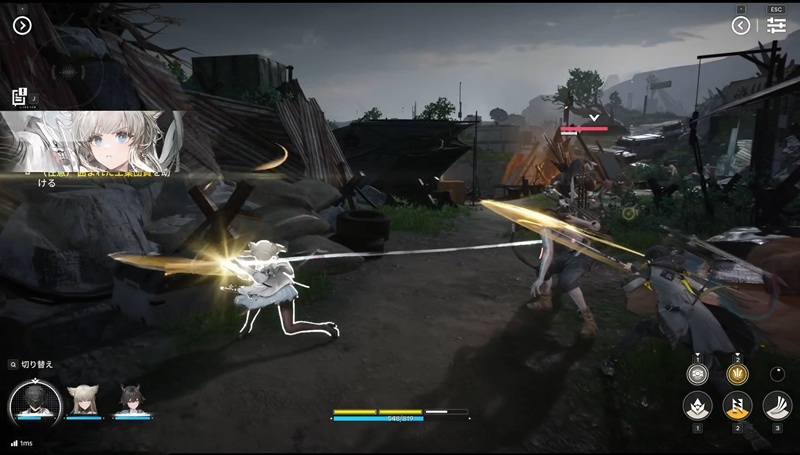Switch to the horned dark-haired character
Image resolution: width=800 pixels, height=455 pixels.
coord(132,401)
